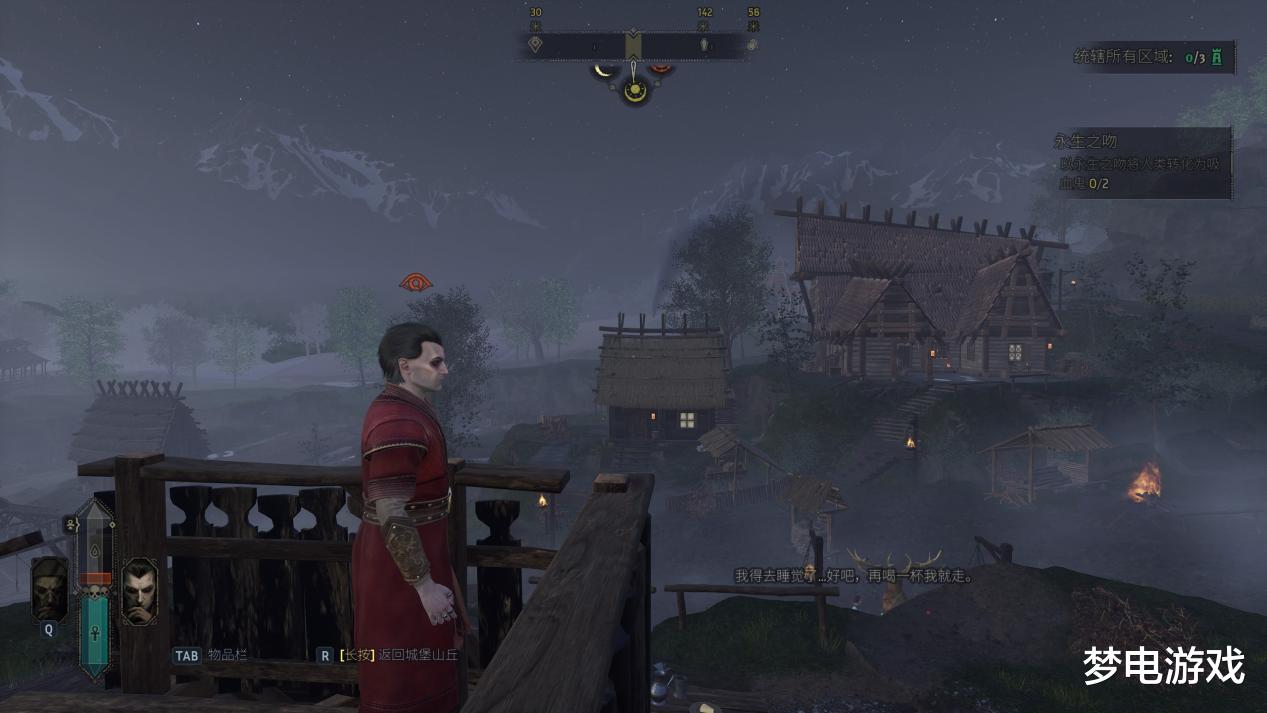
Task: Click the day-night moon dial under the compass
Action: click(x=634, y=89)
